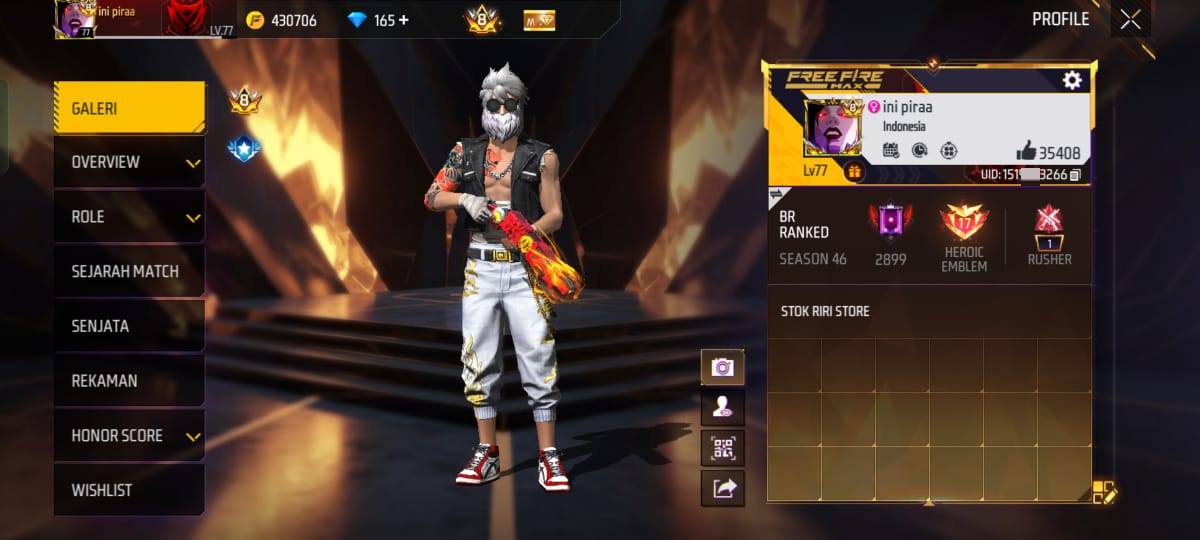Open the Role menu entry
This screenshot has height=540, width=1200.
tap(129, 217)
